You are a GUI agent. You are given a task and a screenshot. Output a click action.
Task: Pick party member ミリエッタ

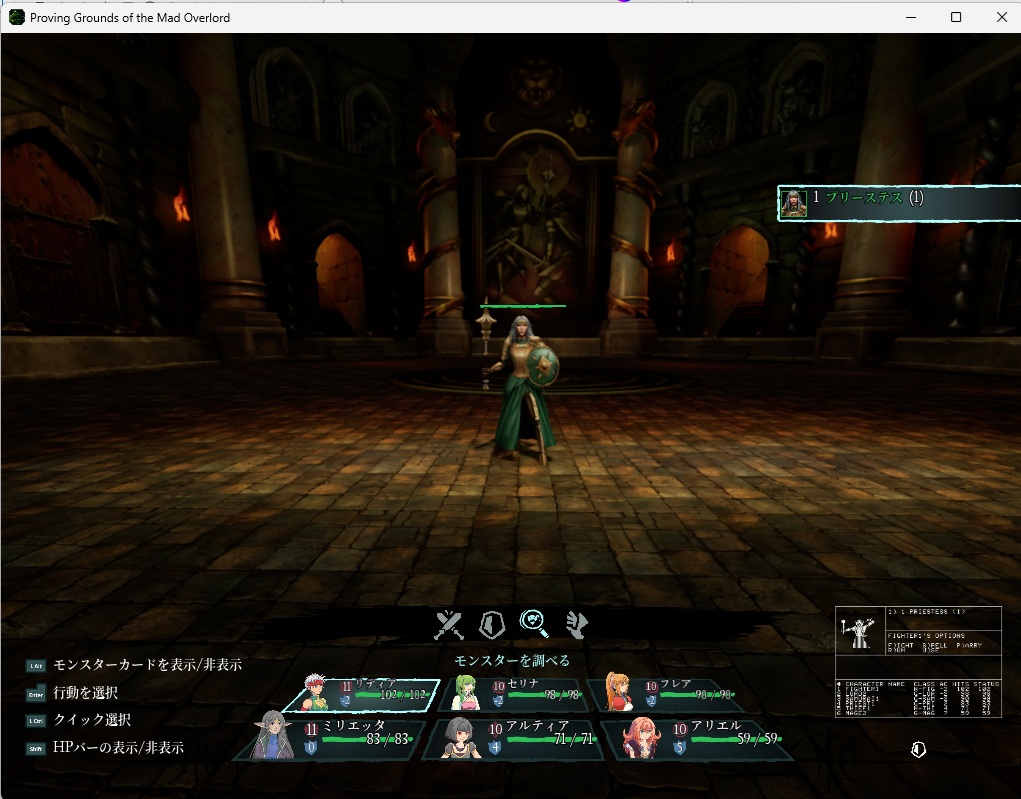click(x=328, y=739)
